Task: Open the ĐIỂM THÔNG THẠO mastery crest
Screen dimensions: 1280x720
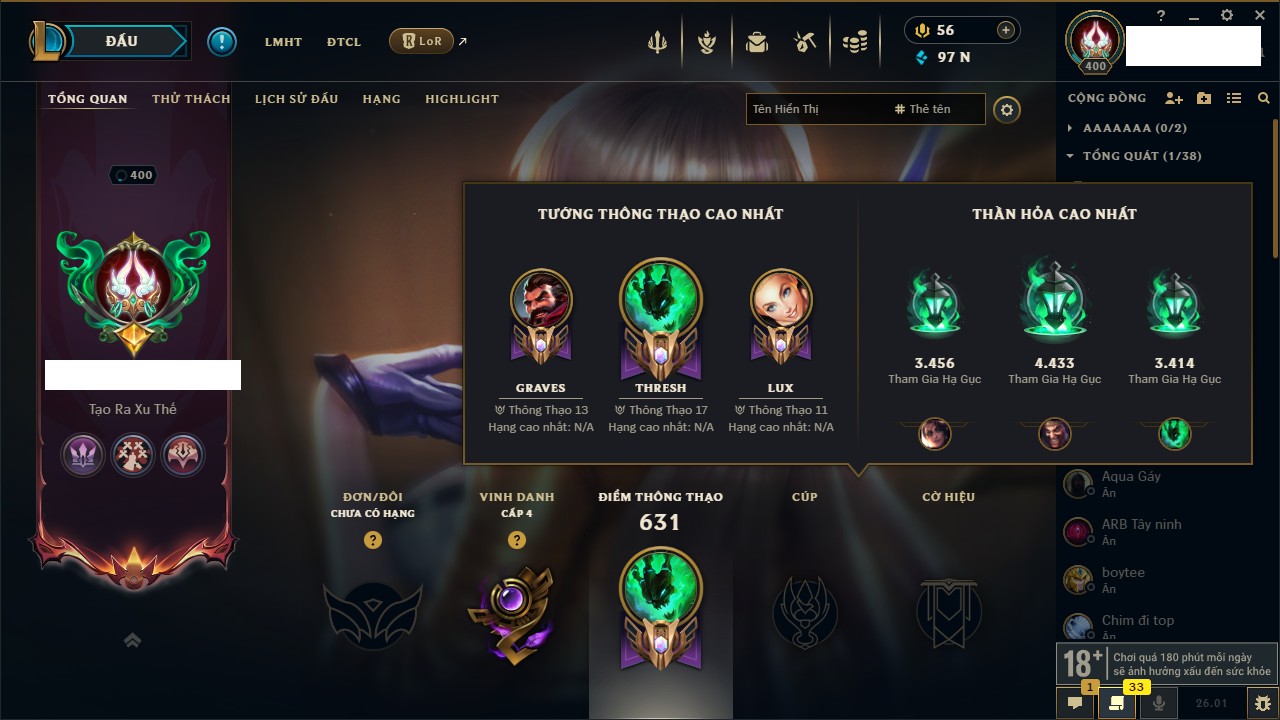Action: pos(660,608)
